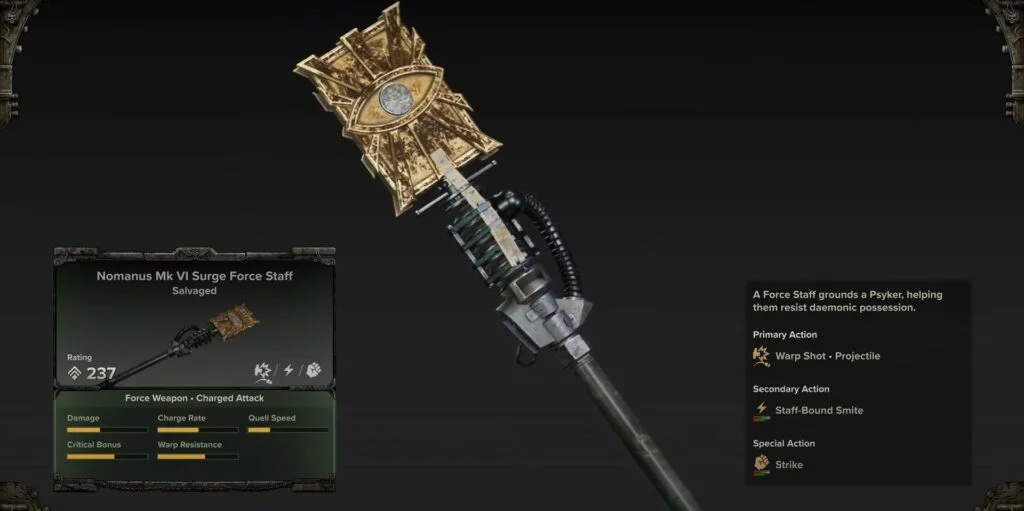The image size is (1024, 511).
Task: Select the Strike special action fist icon
Action: click(x=762, y=464)
